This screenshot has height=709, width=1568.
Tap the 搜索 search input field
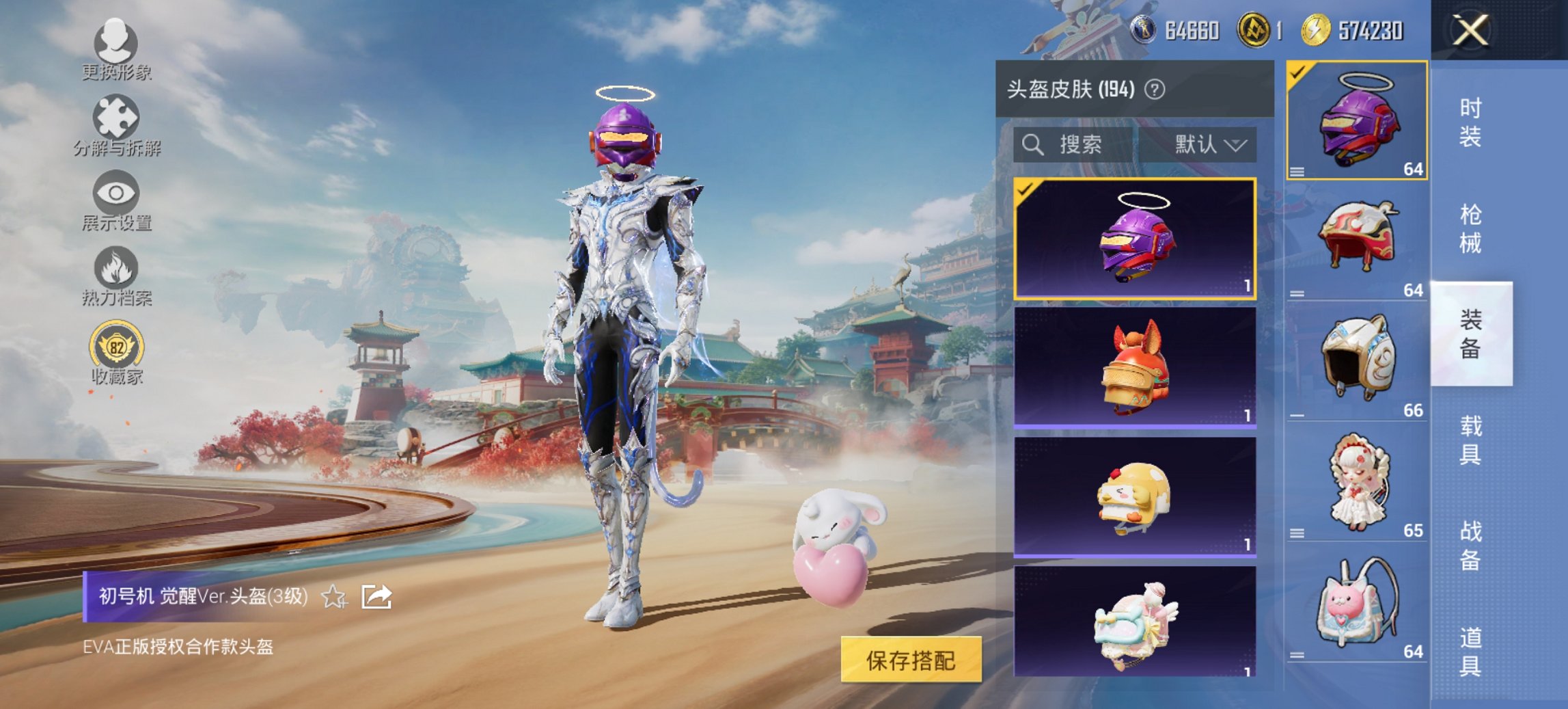click(1079, 146)
